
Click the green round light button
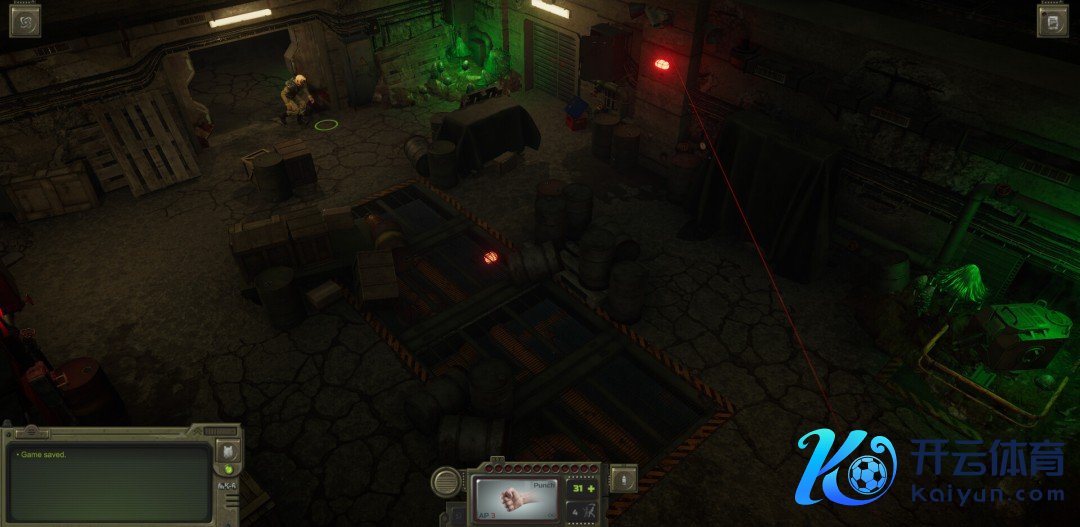pos(227,469)
